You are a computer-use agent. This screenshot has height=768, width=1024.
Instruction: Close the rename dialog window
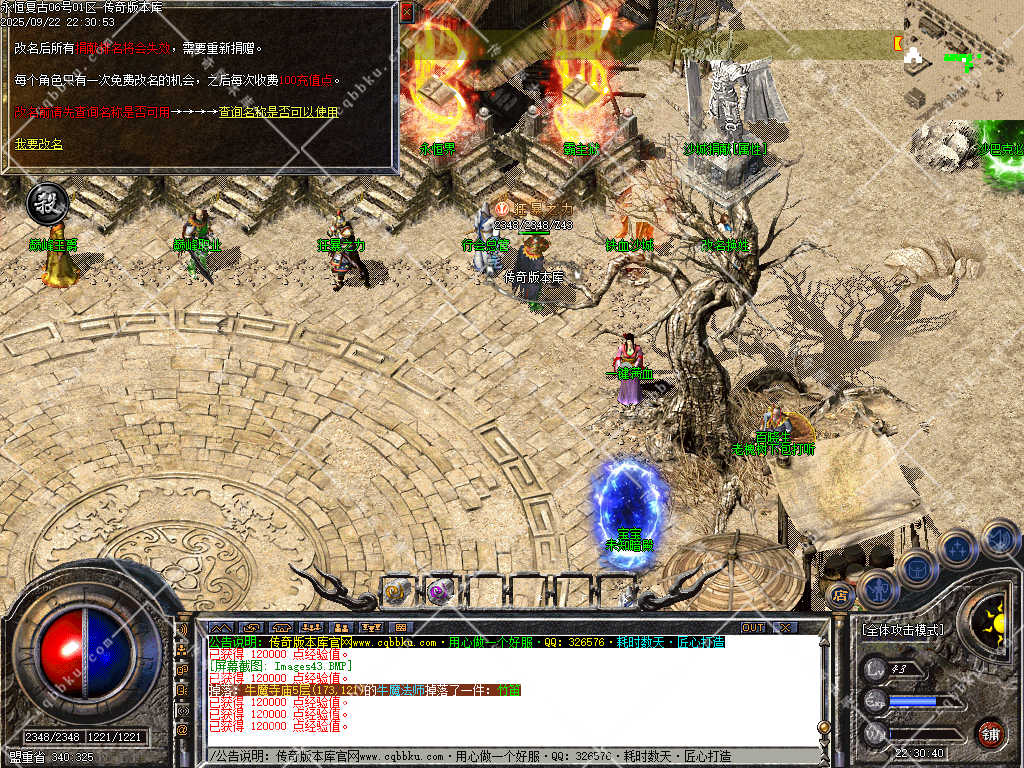[406, 12]
